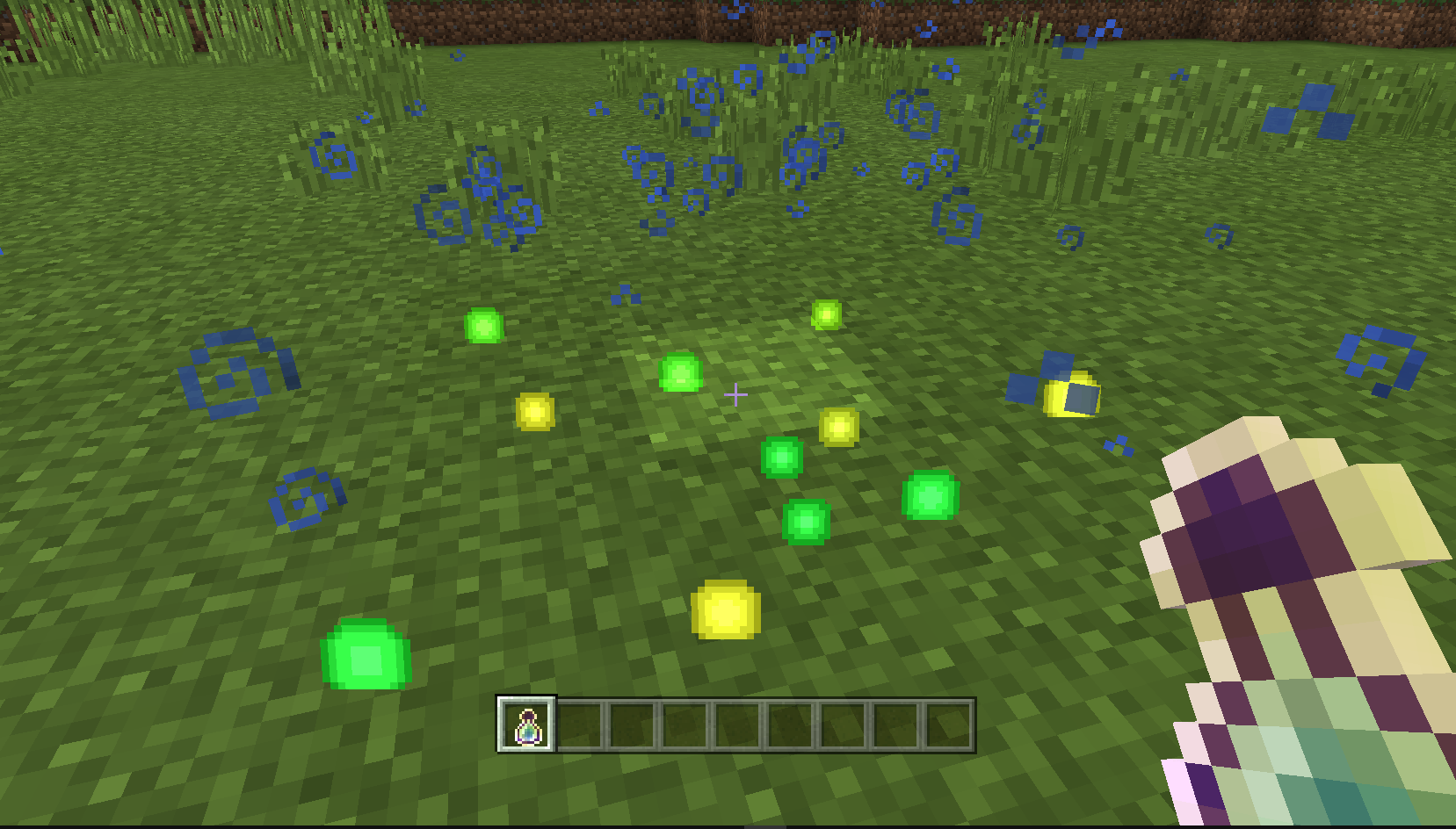Screen dimensions: 1456x829
Task: Select the bottle o' enchanting hotbar slot
Action: pos(526,725)
